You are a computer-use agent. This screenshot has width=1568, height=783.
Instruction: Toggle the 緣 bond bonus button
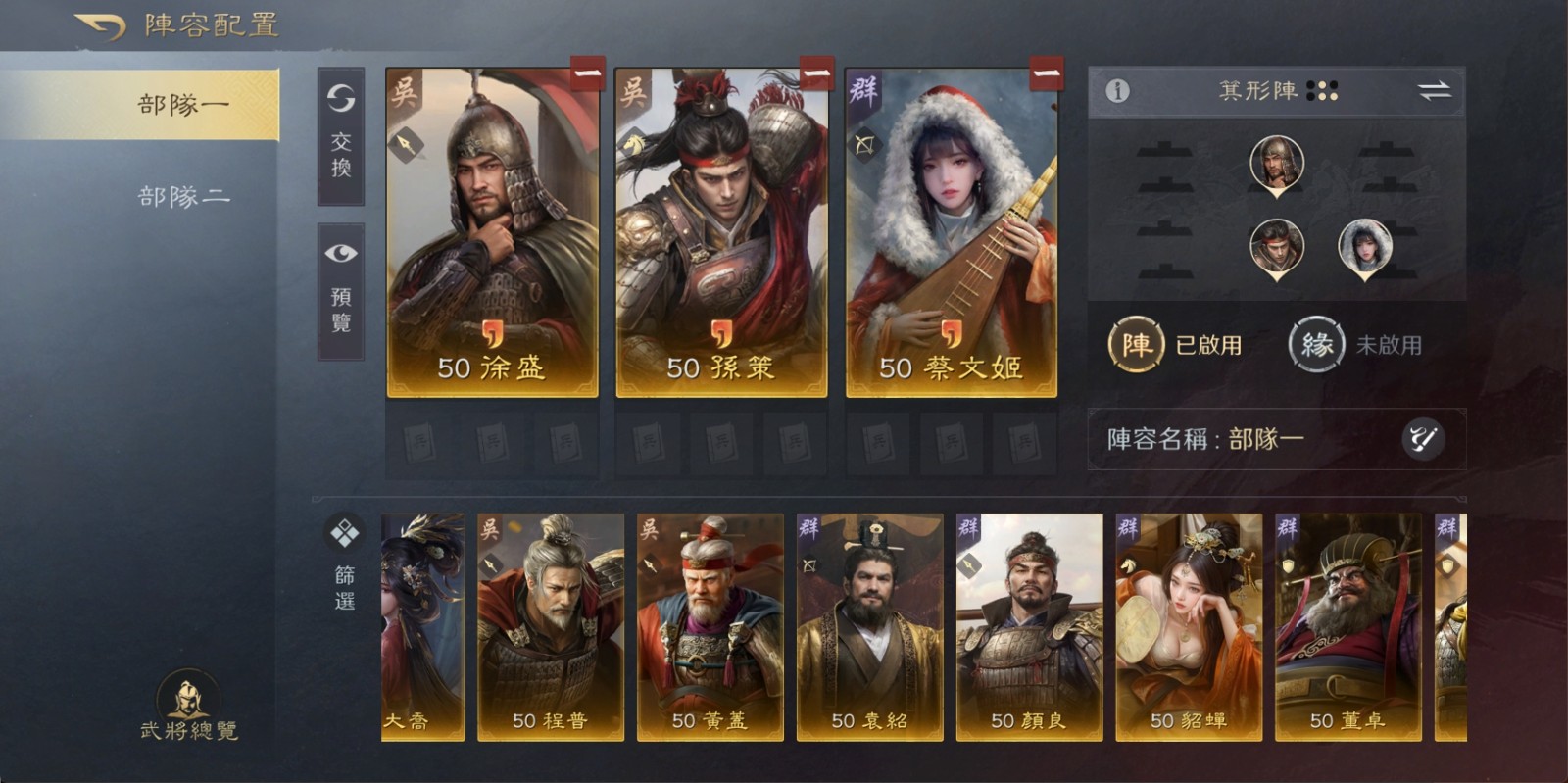click(1316, 345)
